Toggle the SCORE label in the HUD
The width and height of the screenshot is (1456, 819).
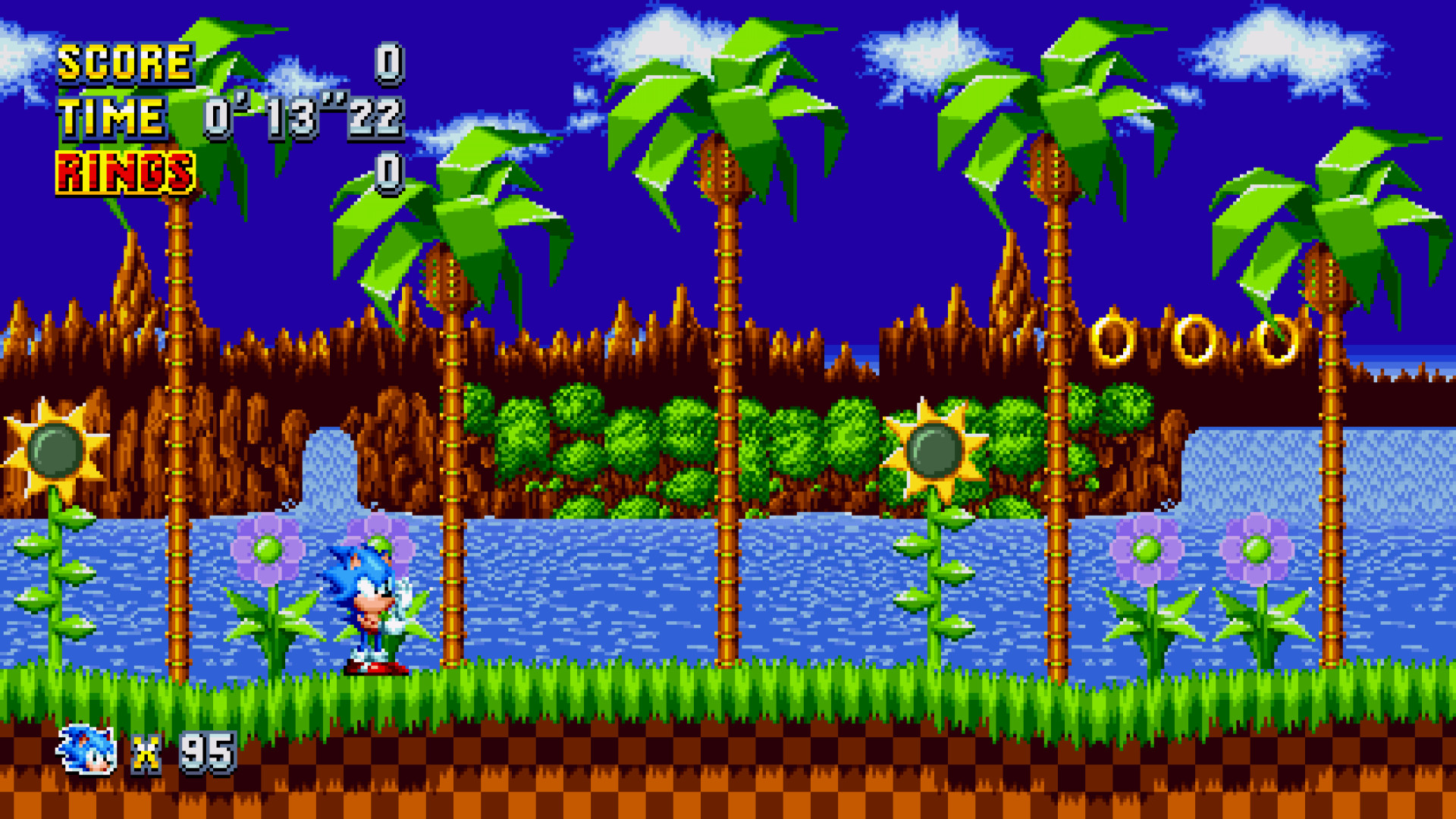(125, 64)
